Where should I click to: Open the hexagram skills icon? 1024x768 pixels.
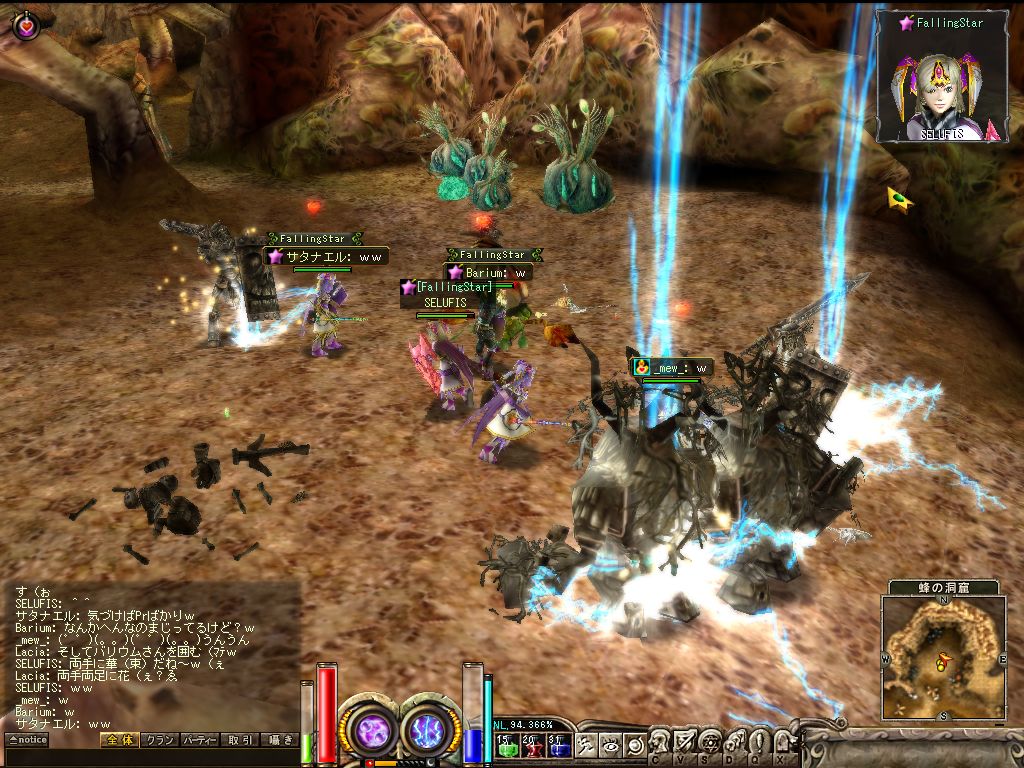710,742
